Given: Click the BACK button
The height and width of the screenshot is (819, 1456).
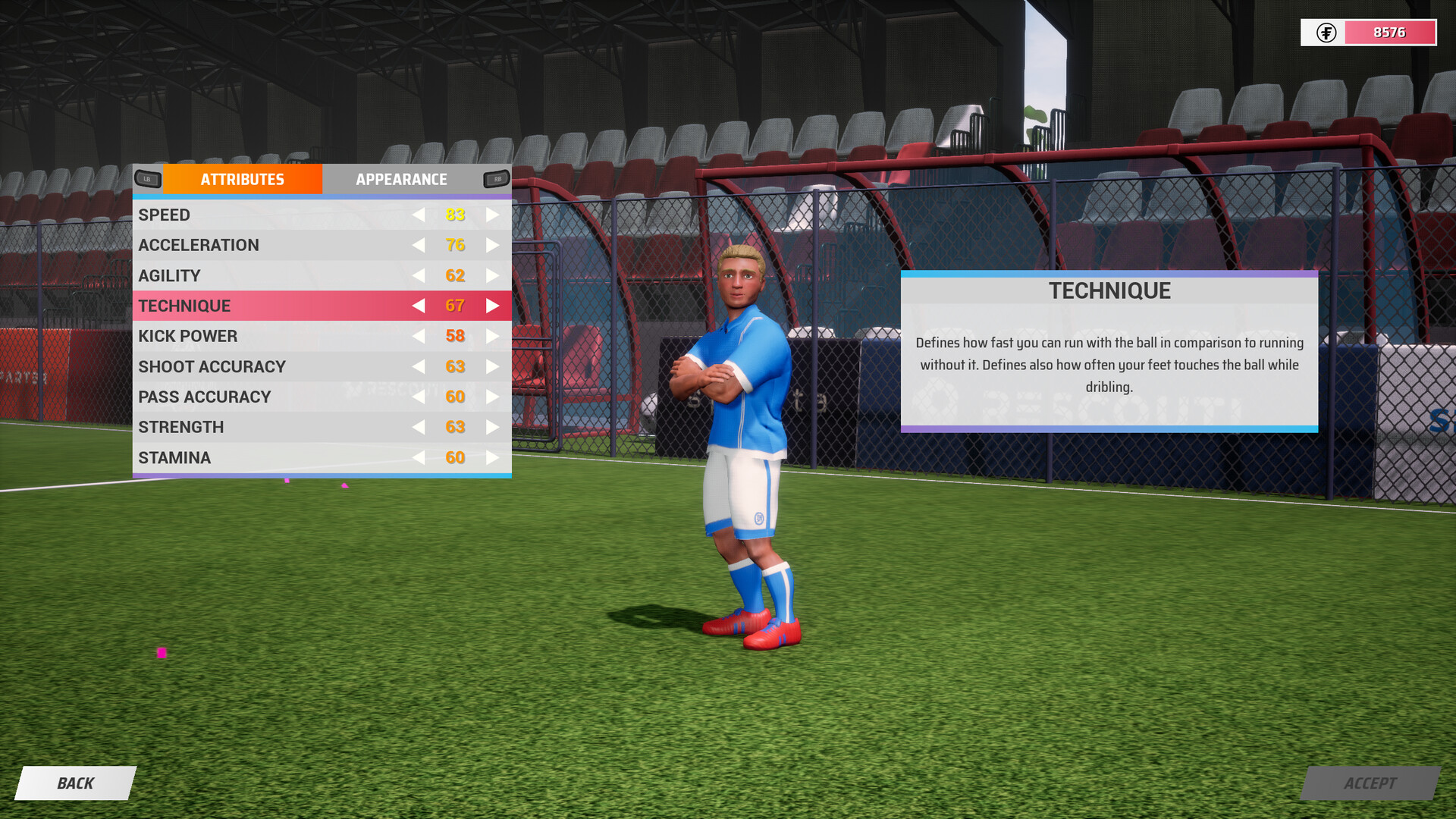Looking at the screenshot, I should click(x=74, y=783).
